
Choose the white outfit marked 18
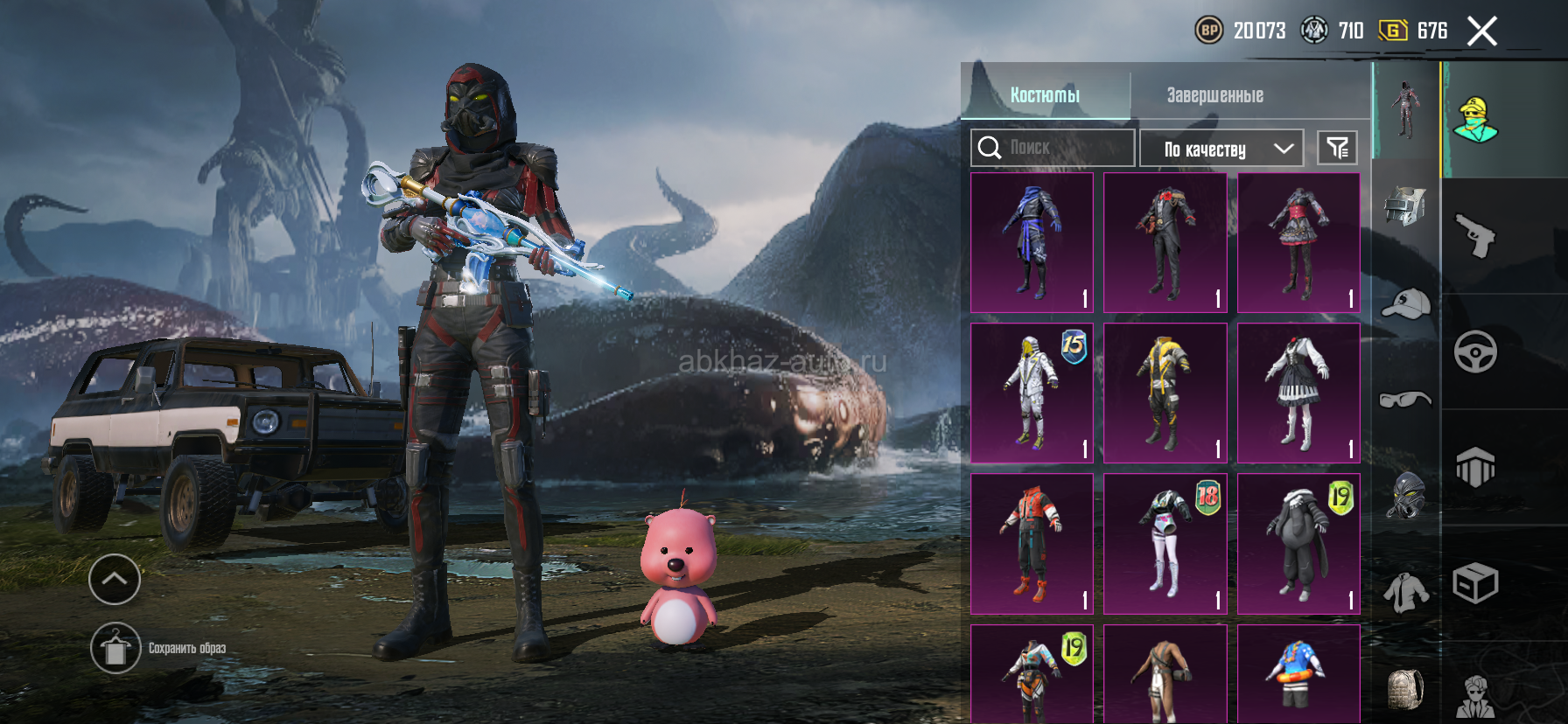(1165, 543)
